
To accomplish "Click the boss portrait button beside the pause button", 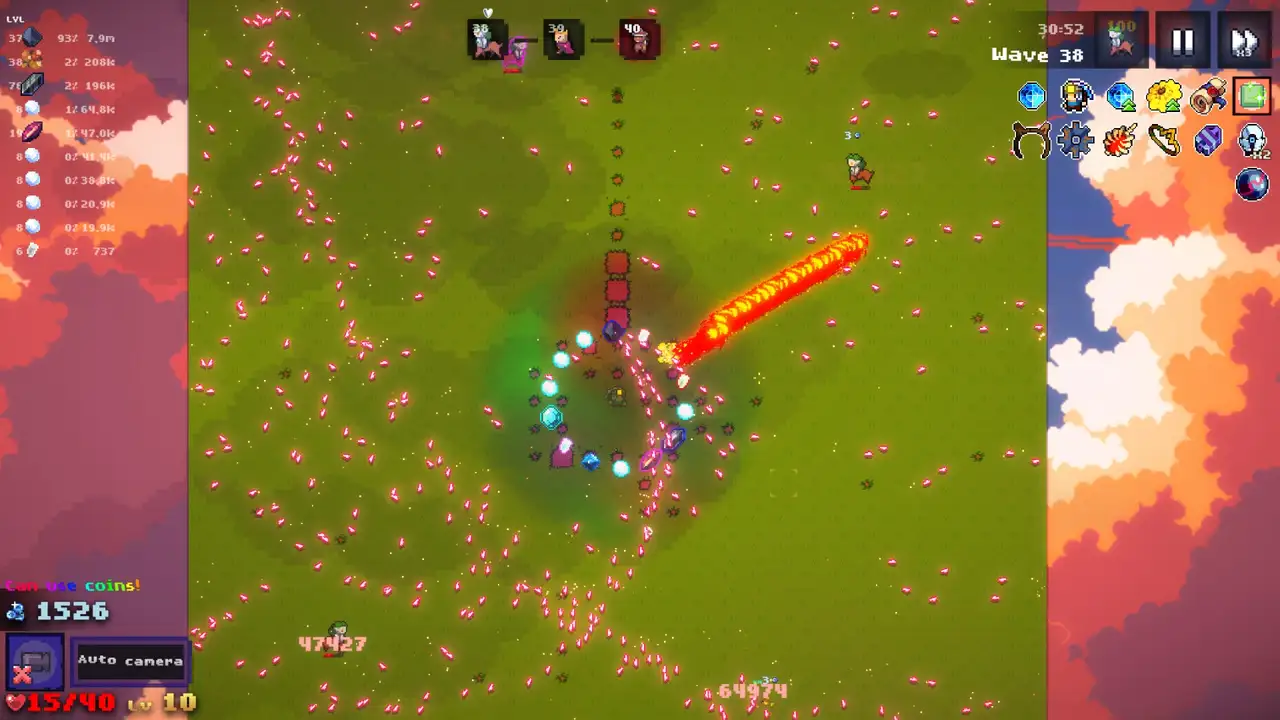I will [1121, 41].
